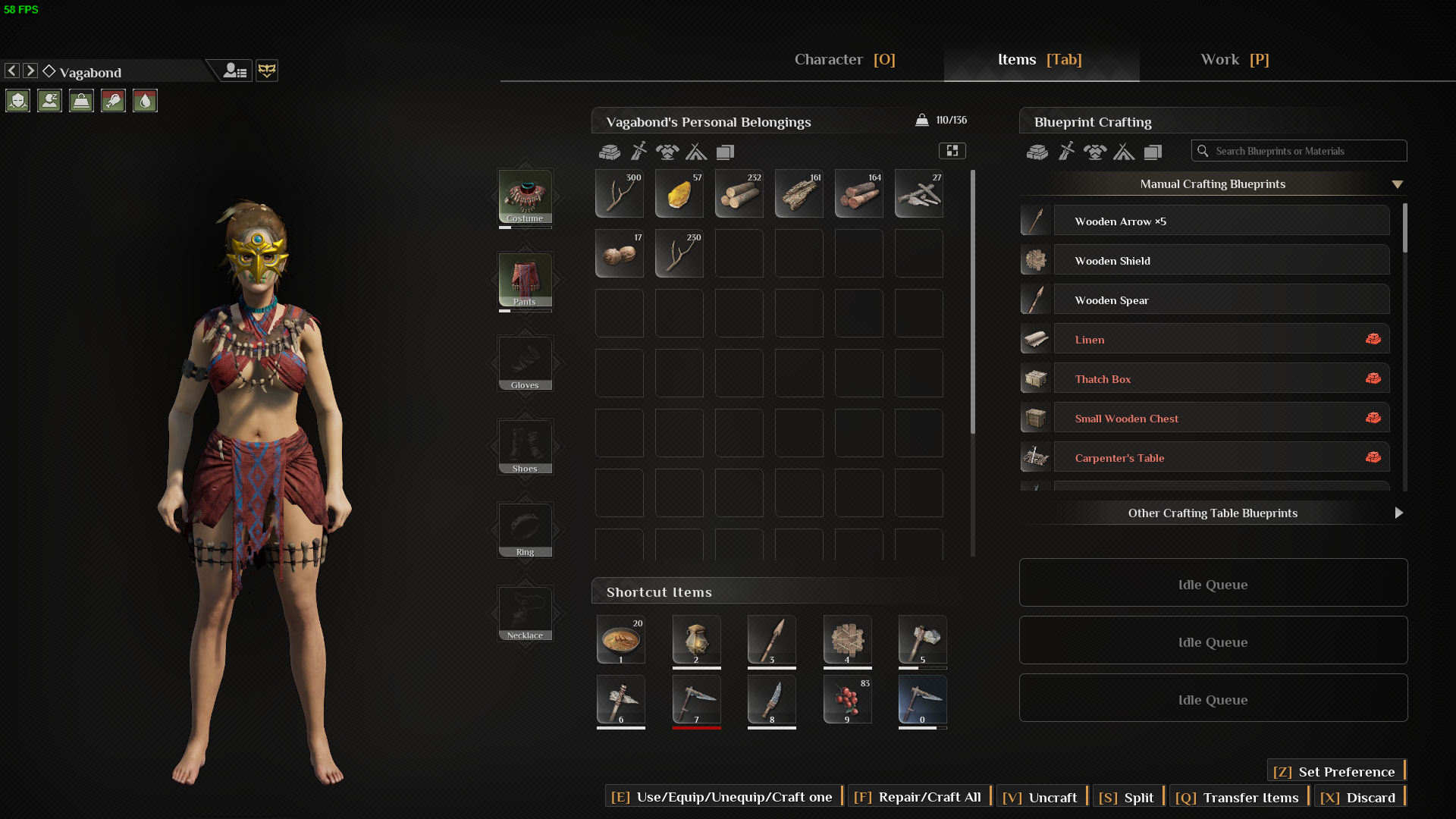Choose the Small Wooden Chest blueprint
1456x819 pixels.
[1221, 419]
